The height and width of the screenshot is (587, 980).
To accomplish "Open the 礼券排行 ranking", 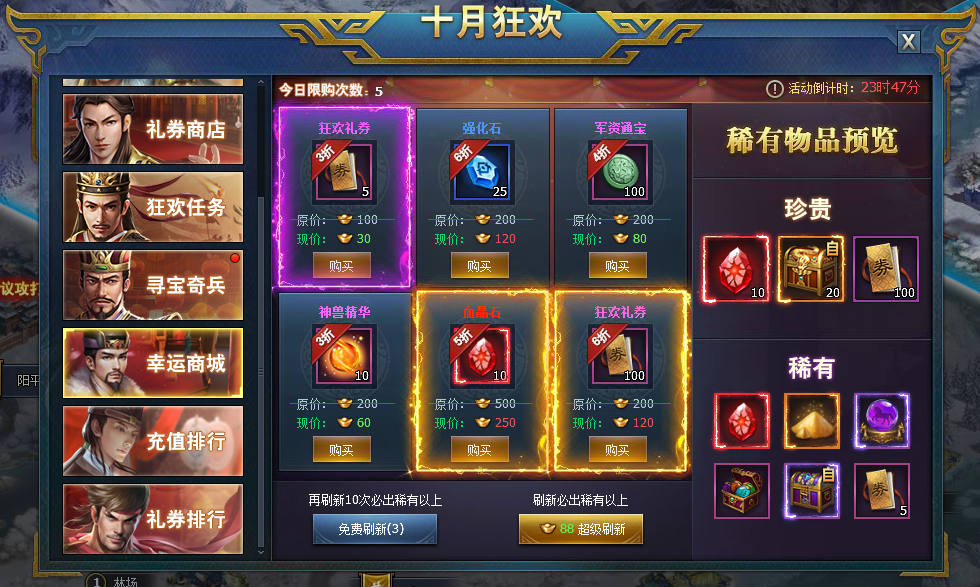I will click(152, 519).
